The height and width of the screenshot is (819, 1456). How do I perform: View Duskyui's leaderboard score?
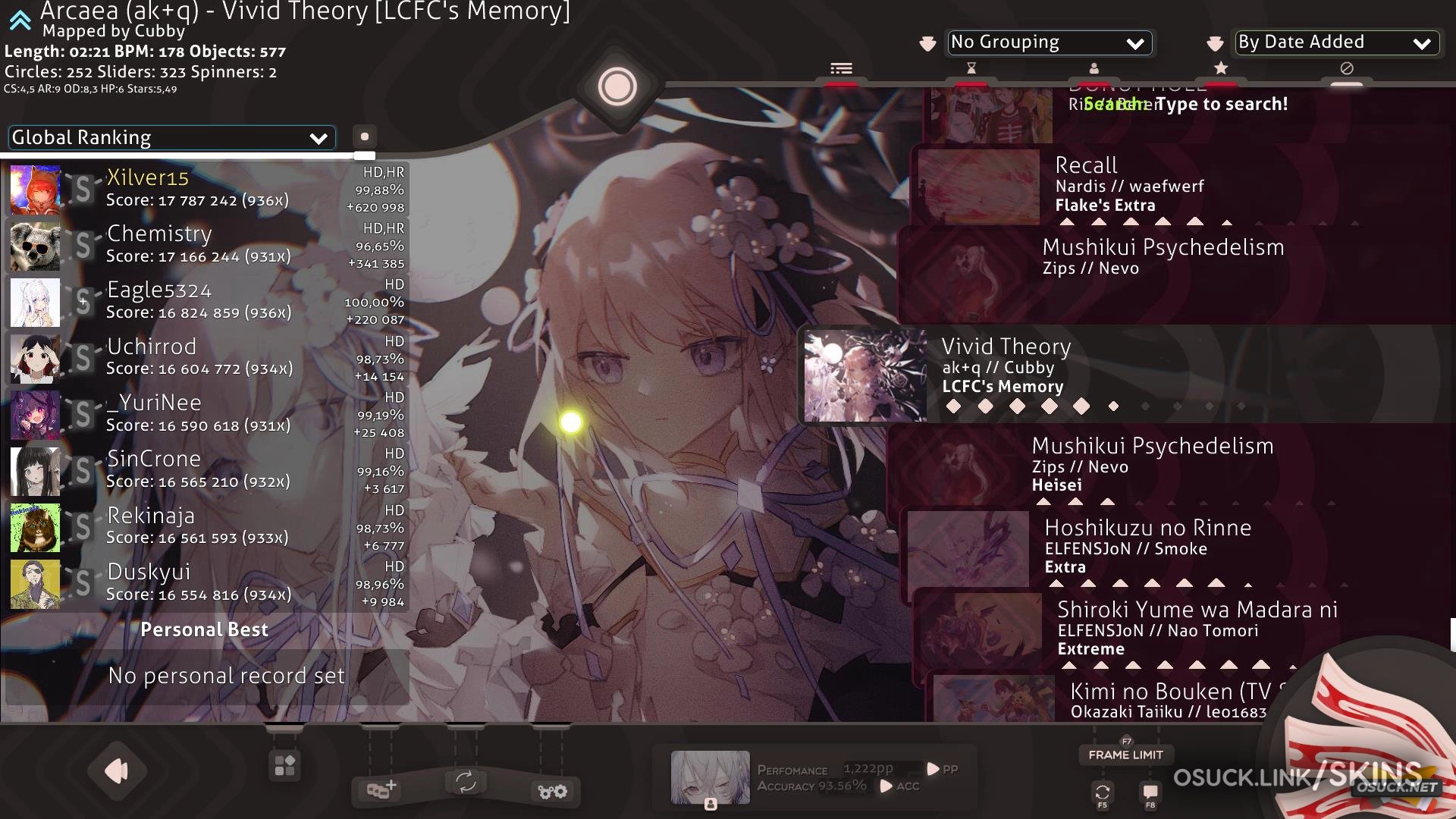pyautogui.click(x=206, y=583)
